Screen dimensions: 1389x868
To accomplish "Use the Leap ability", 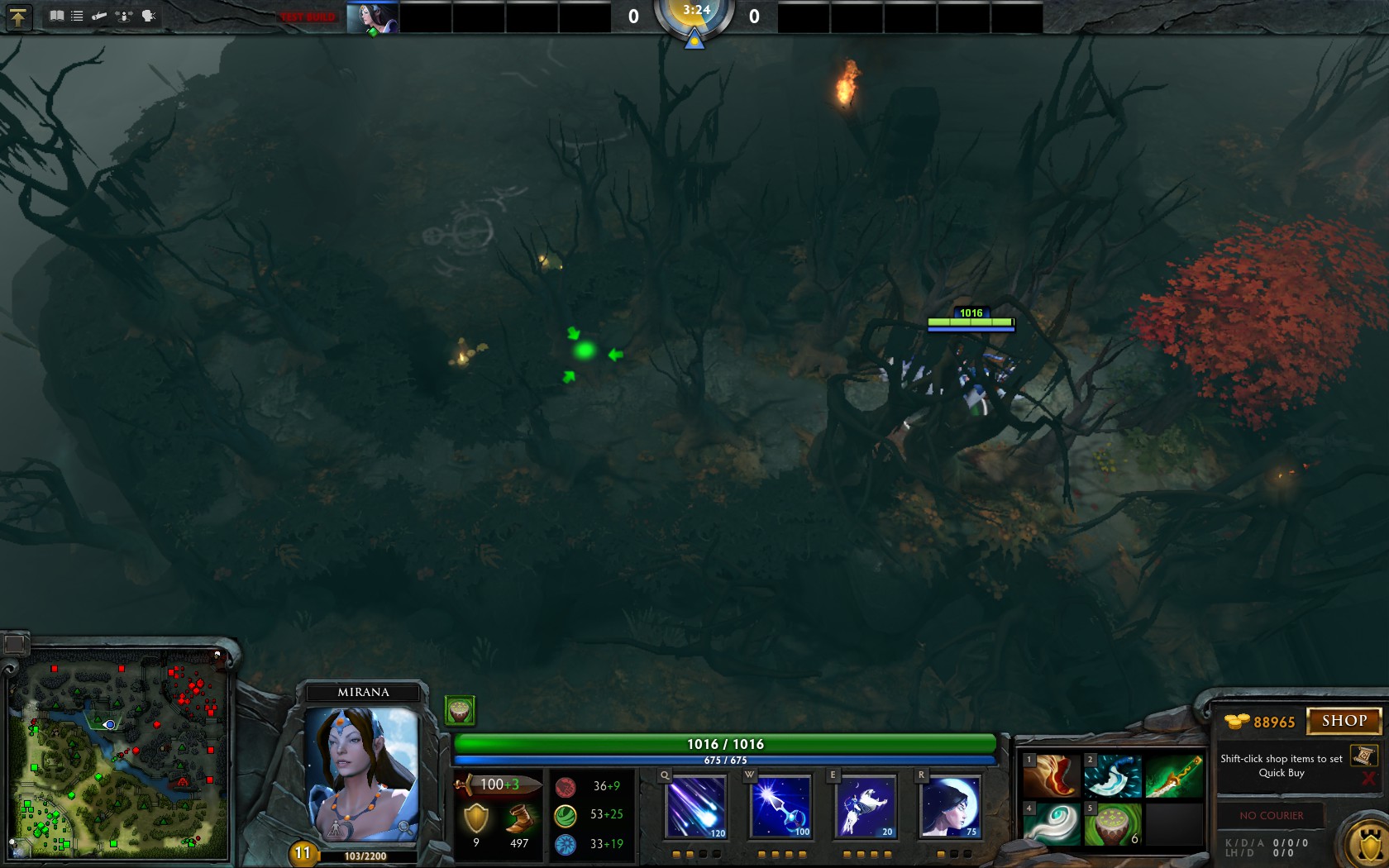I will tap(866, 807).
